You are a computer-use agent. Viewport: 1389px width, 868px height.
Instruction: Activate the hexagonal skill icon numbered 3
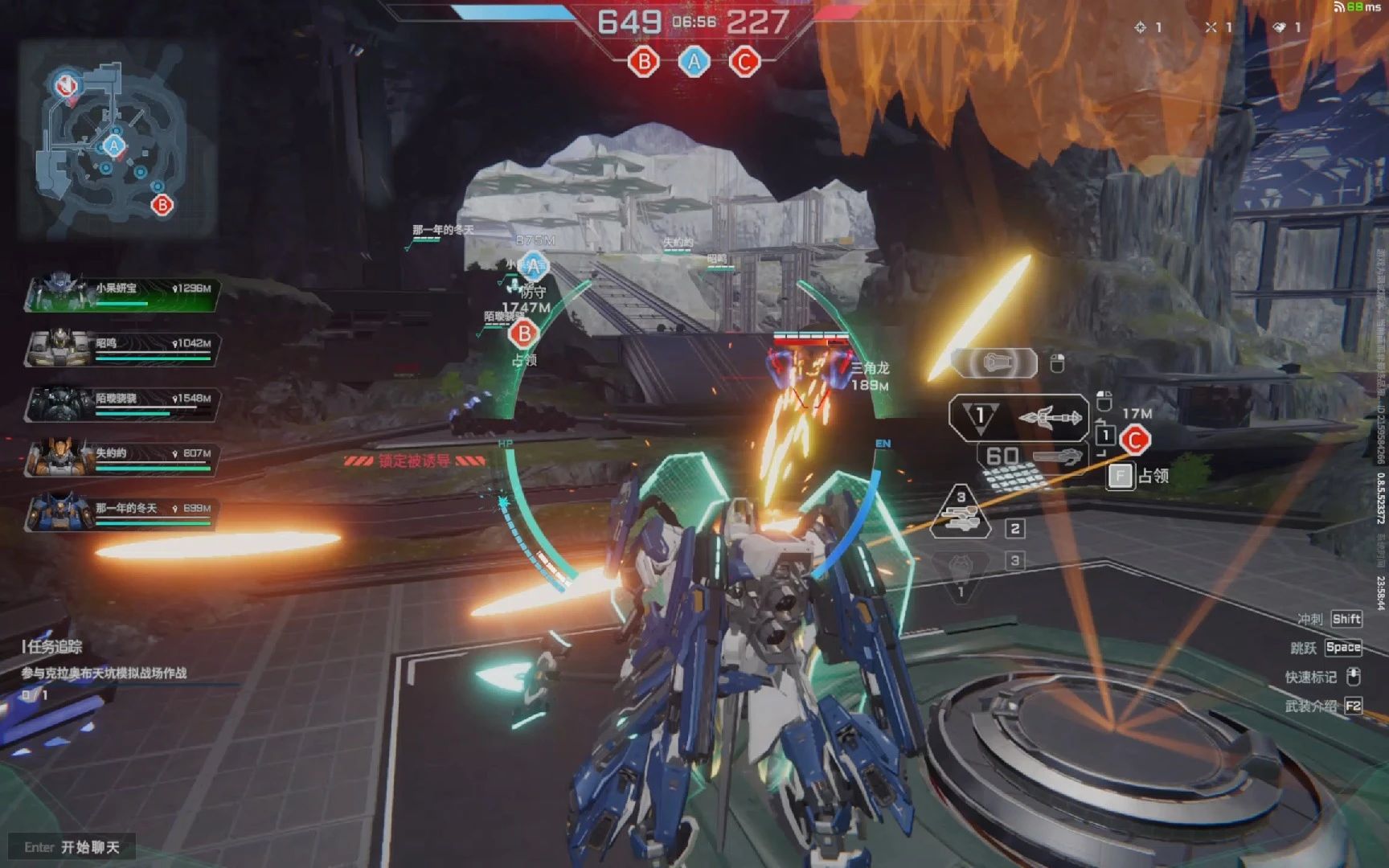pyautogui.click(x=961, y=513)
